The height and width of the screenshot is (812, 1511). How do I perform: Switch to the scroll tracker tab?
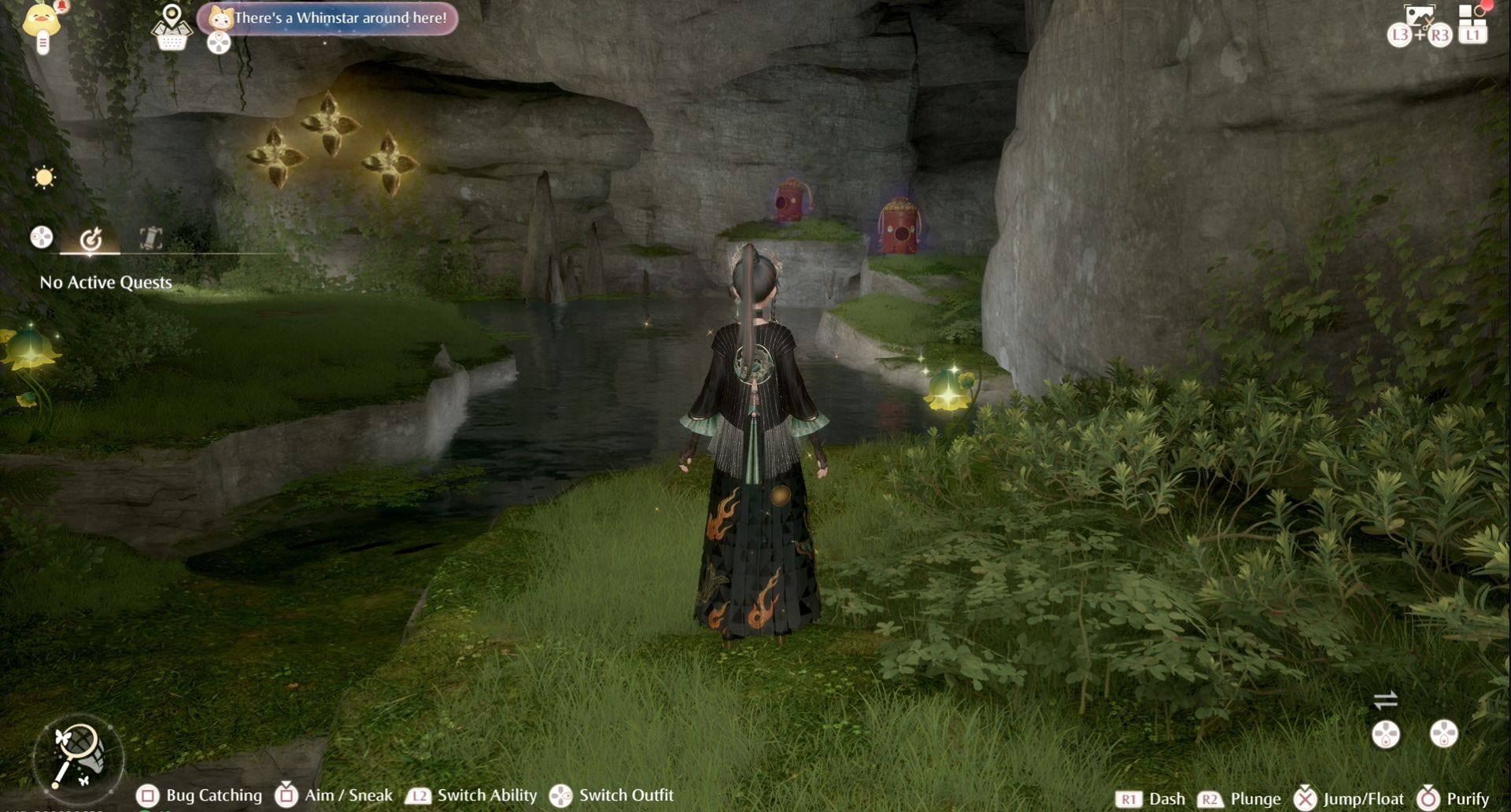150,238
